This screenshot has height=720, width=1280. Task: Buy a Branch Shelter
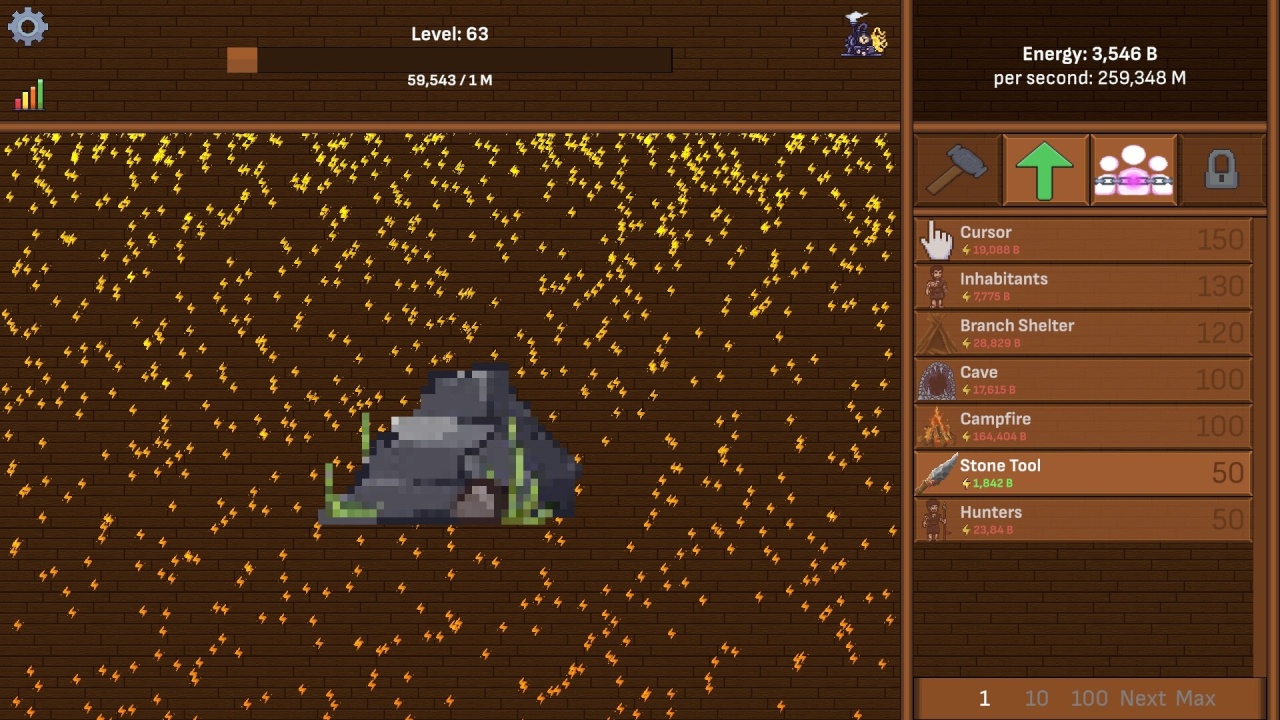click(x=1083, y=334)
